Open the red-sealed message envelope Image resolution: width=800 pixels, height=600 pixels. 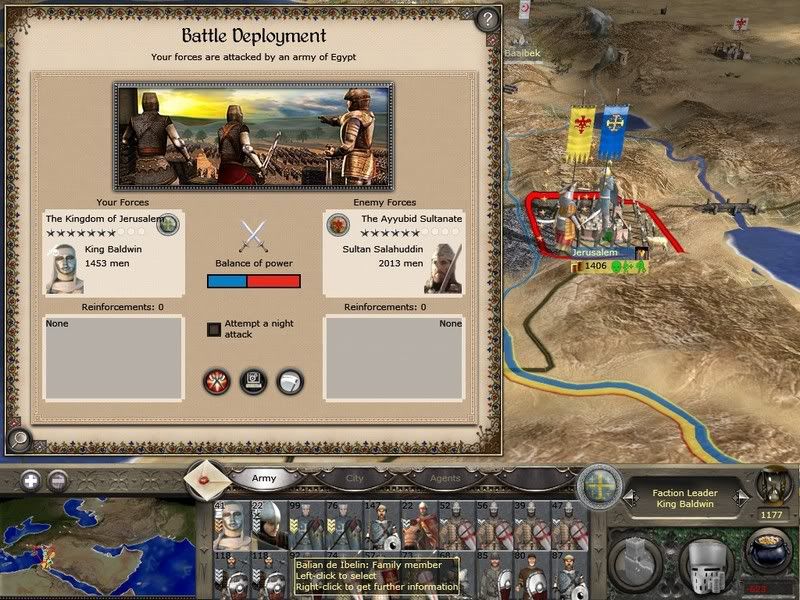pyautogui.click(x=206, y=479)
